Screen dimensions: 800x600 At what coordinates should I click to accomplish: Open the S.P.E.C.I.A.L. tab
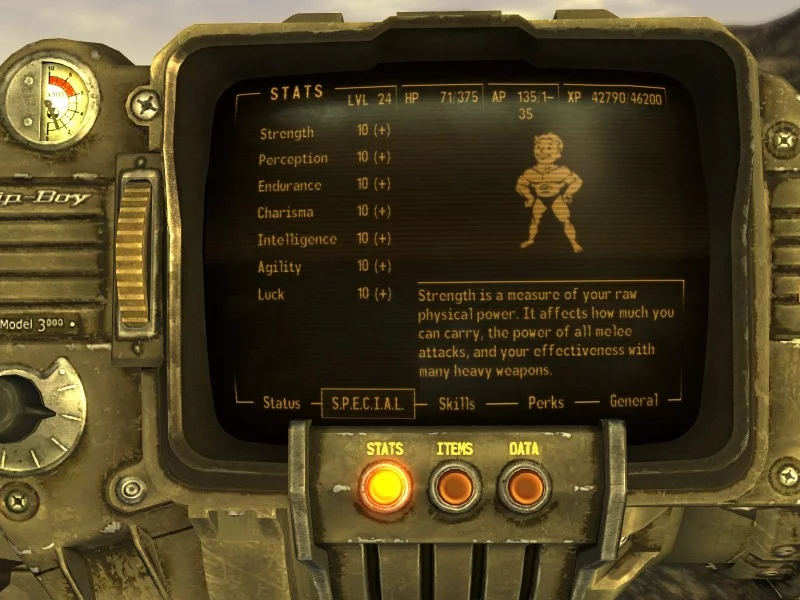point(367,404)
